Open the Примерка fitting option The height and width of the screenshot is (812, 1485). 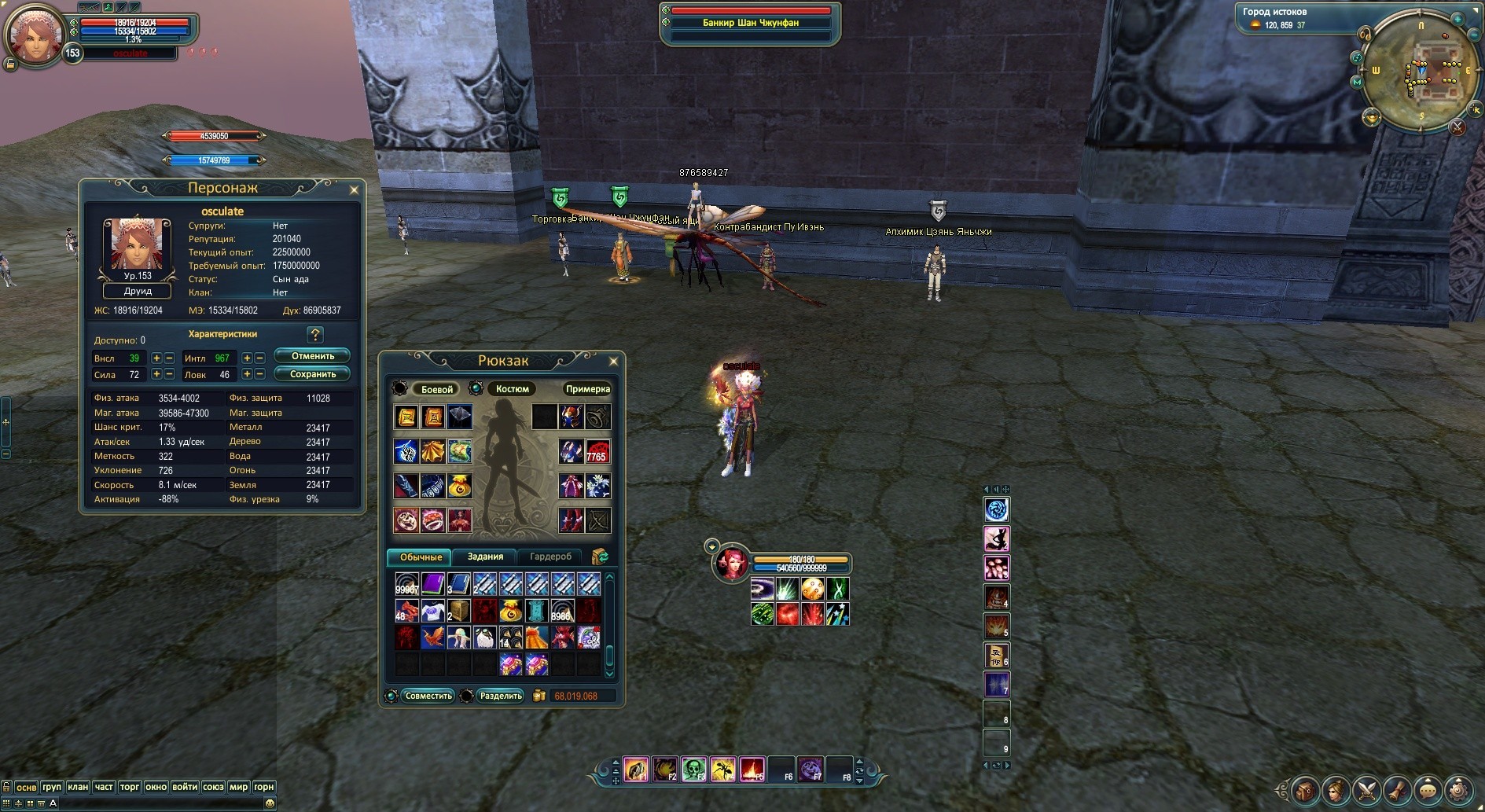click(x=587, y=389)
